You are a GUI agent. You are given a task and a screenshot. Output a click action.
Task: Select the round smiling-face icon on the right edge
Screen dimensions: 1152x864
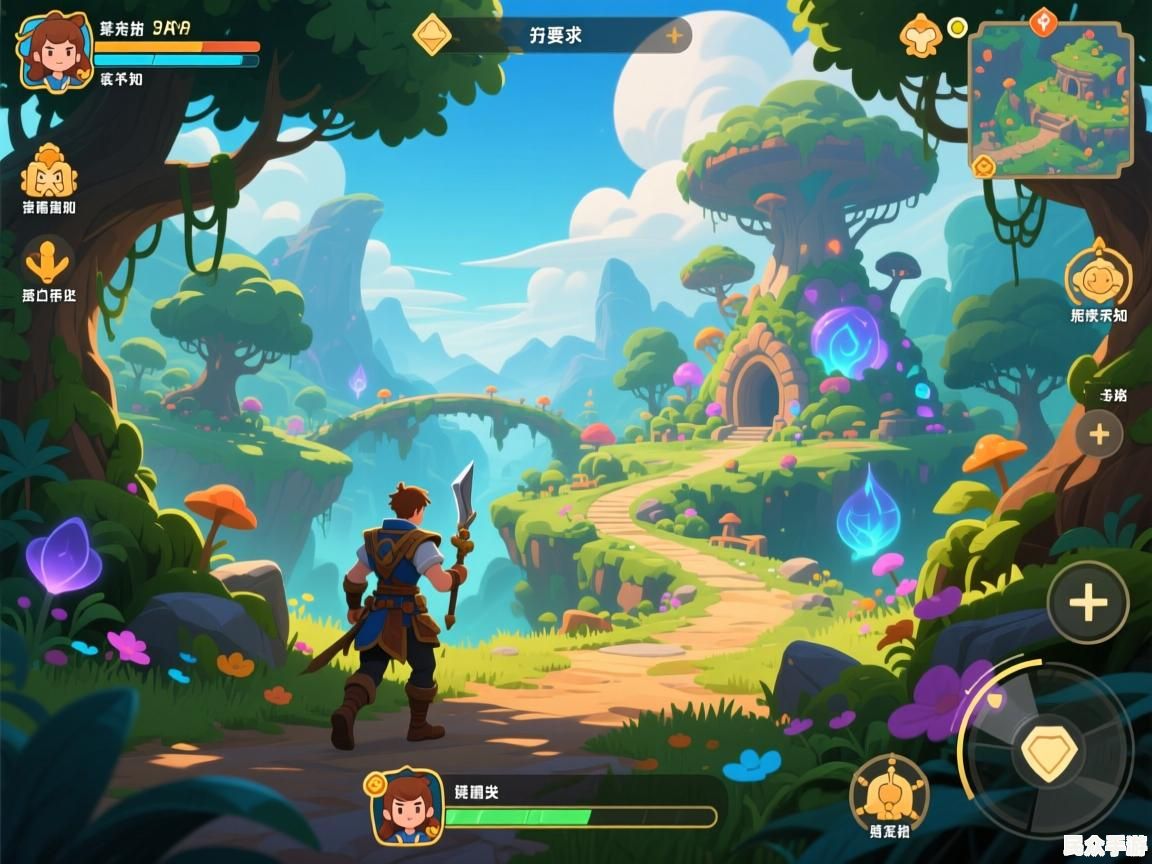[x=1098, y=273]
